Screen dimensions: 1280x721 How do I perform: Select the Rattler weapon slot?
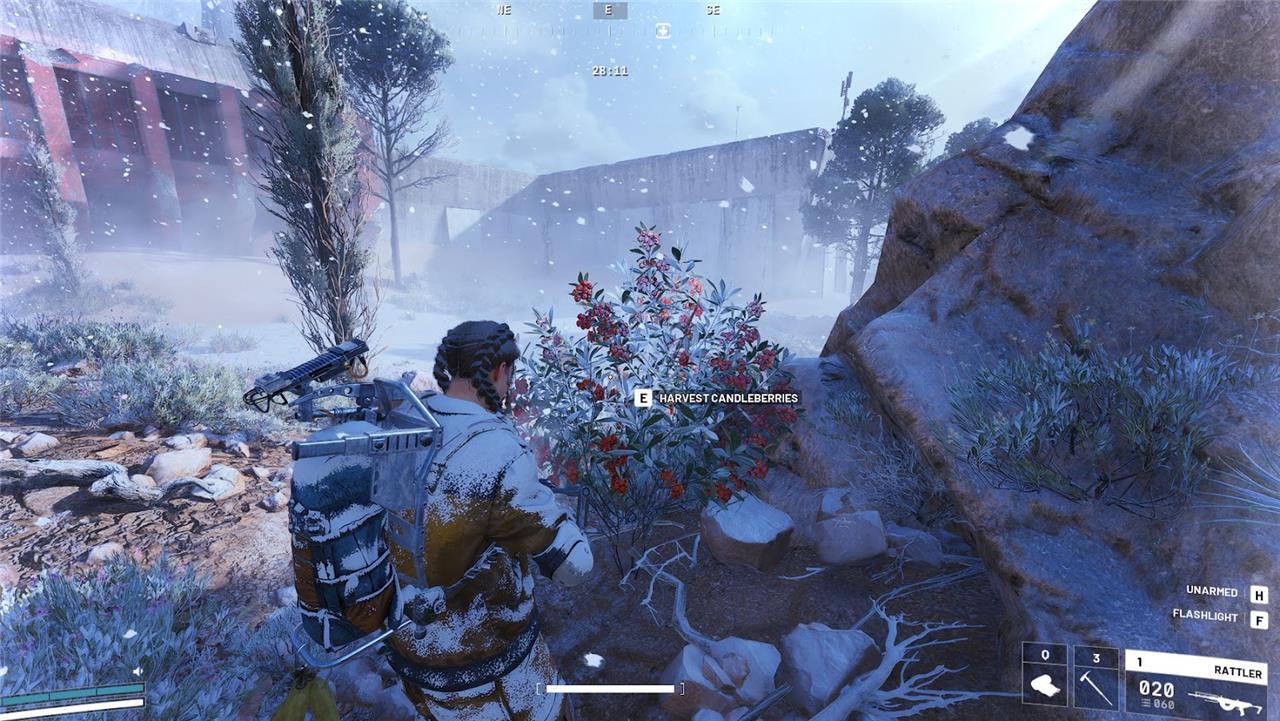(x=1196, y=684)
